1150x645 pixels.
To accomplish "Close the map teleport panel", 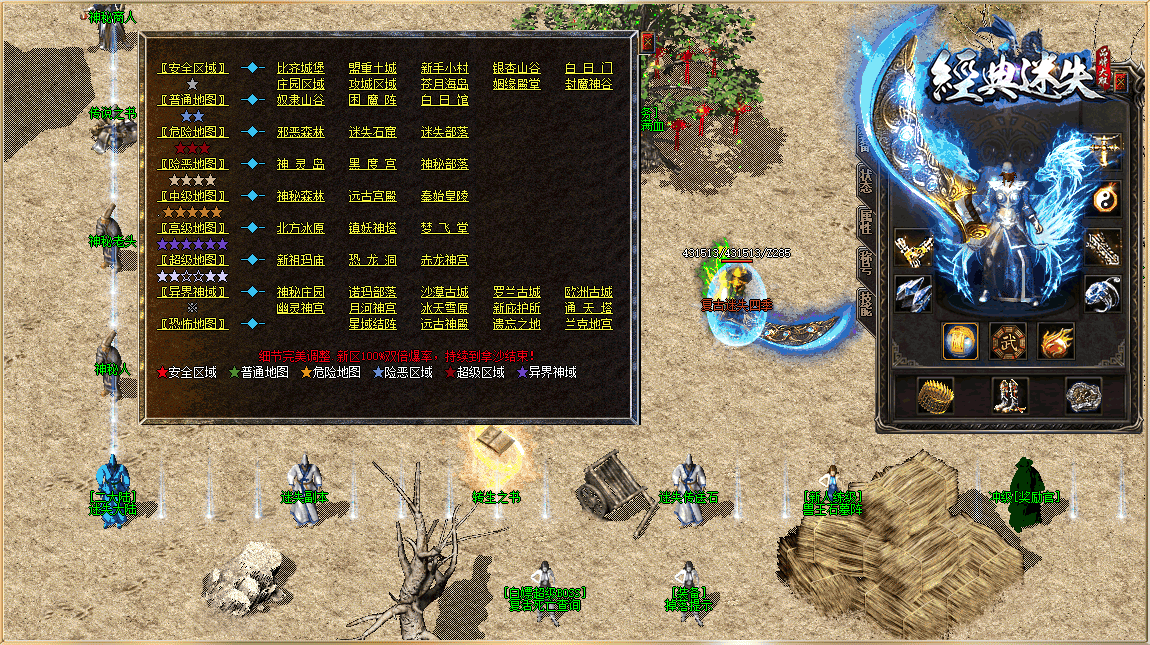I will 648,42.
